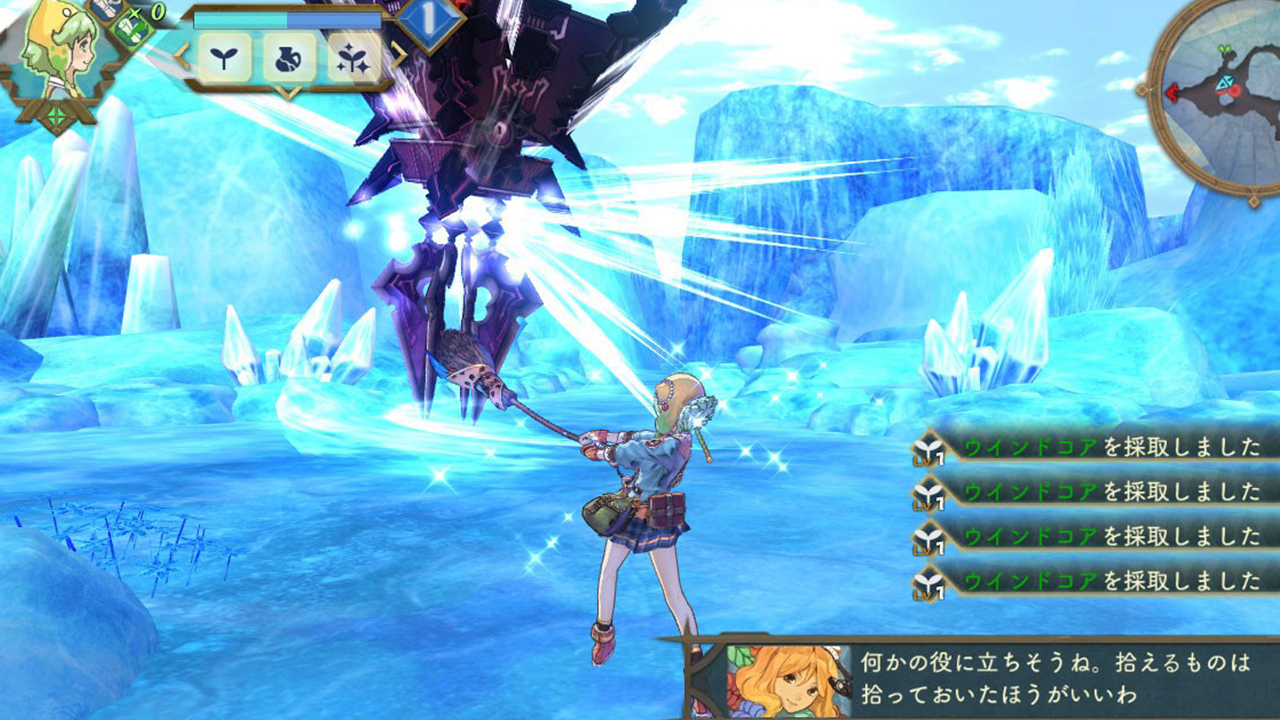
Task: Click the blue diamond showing number 1
Action: [430, 20]
